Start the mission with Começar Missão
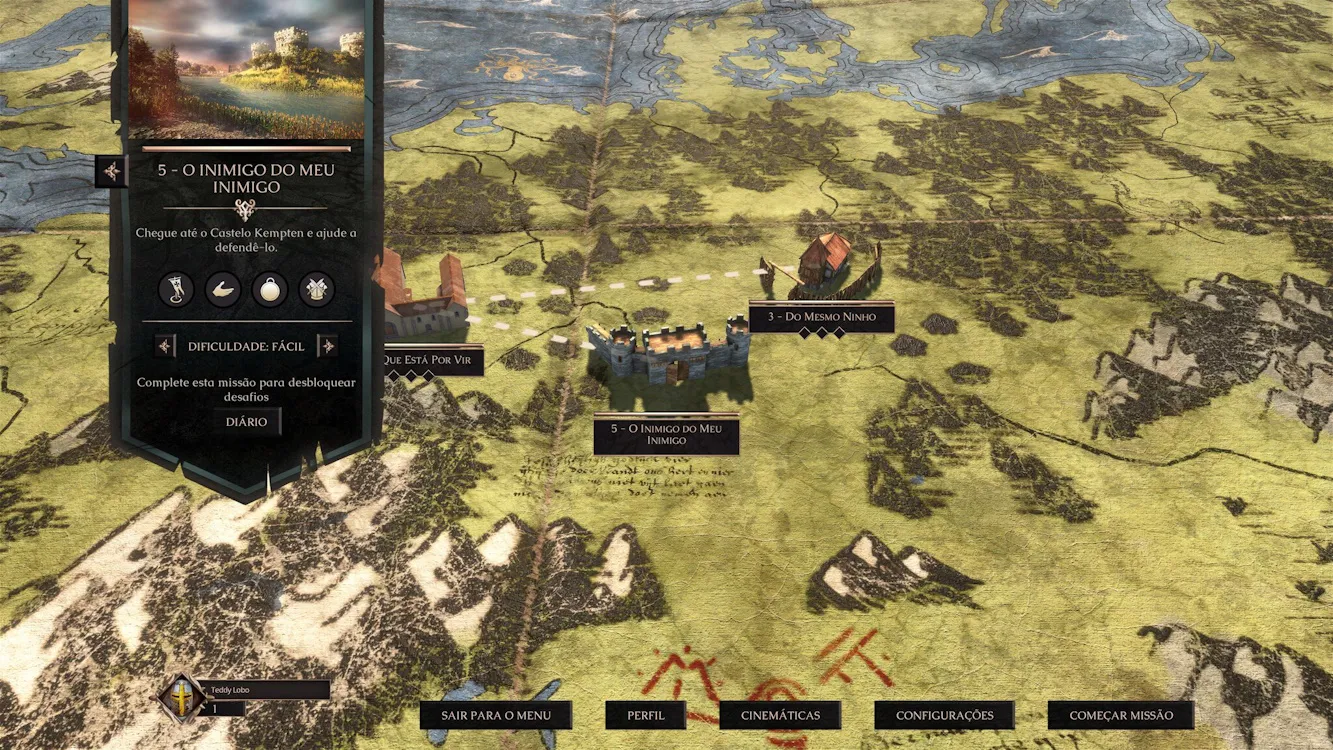Viewport: 1333px width, 750px height. click(x=1121, y=715)
